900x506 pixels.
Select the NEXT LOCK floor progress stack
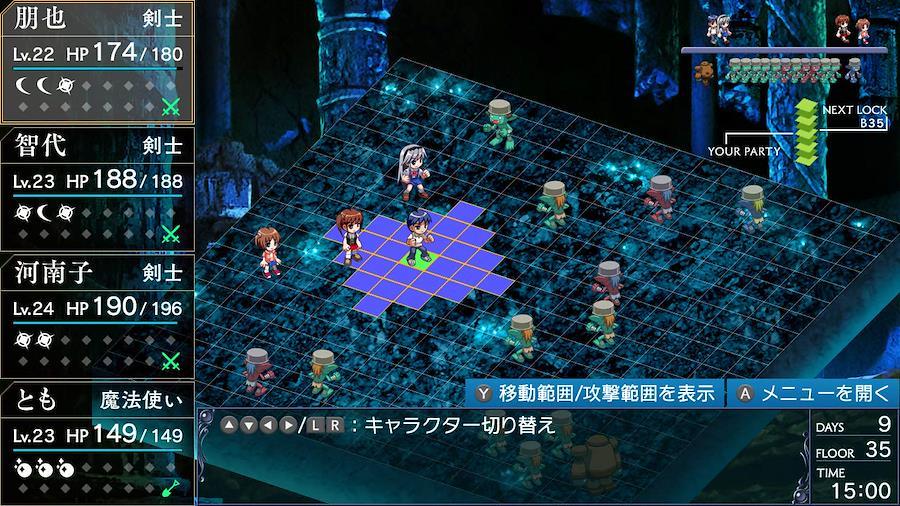[x=807, y=130]
